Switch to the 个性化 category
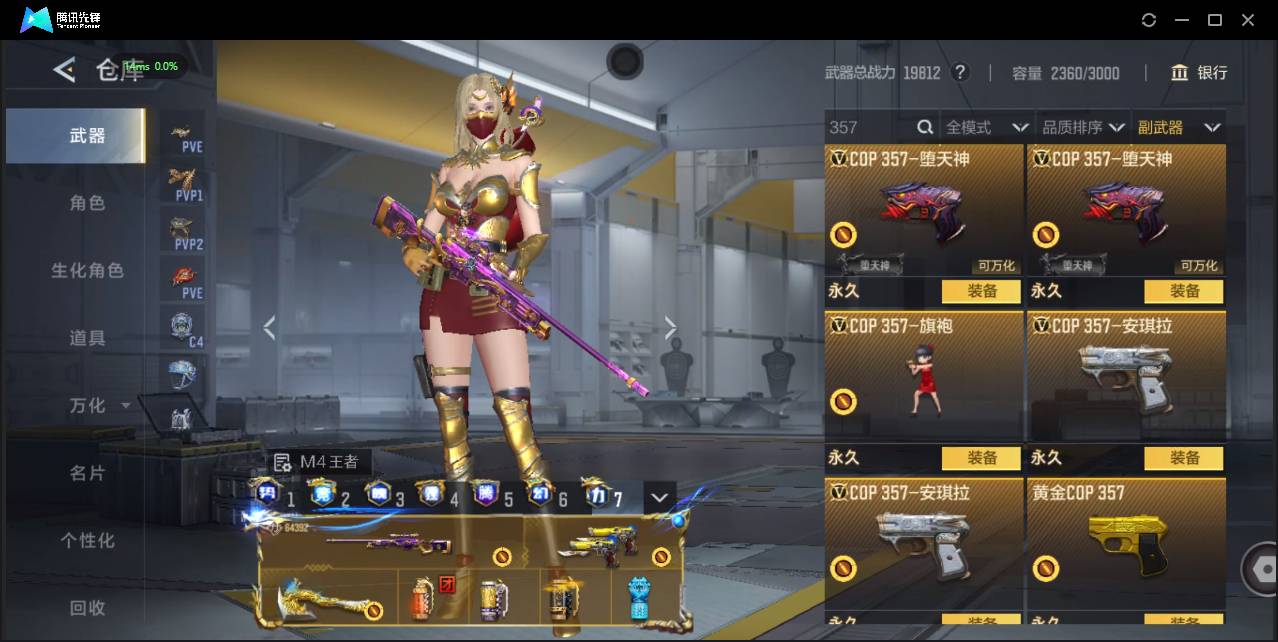 (87, 540)
